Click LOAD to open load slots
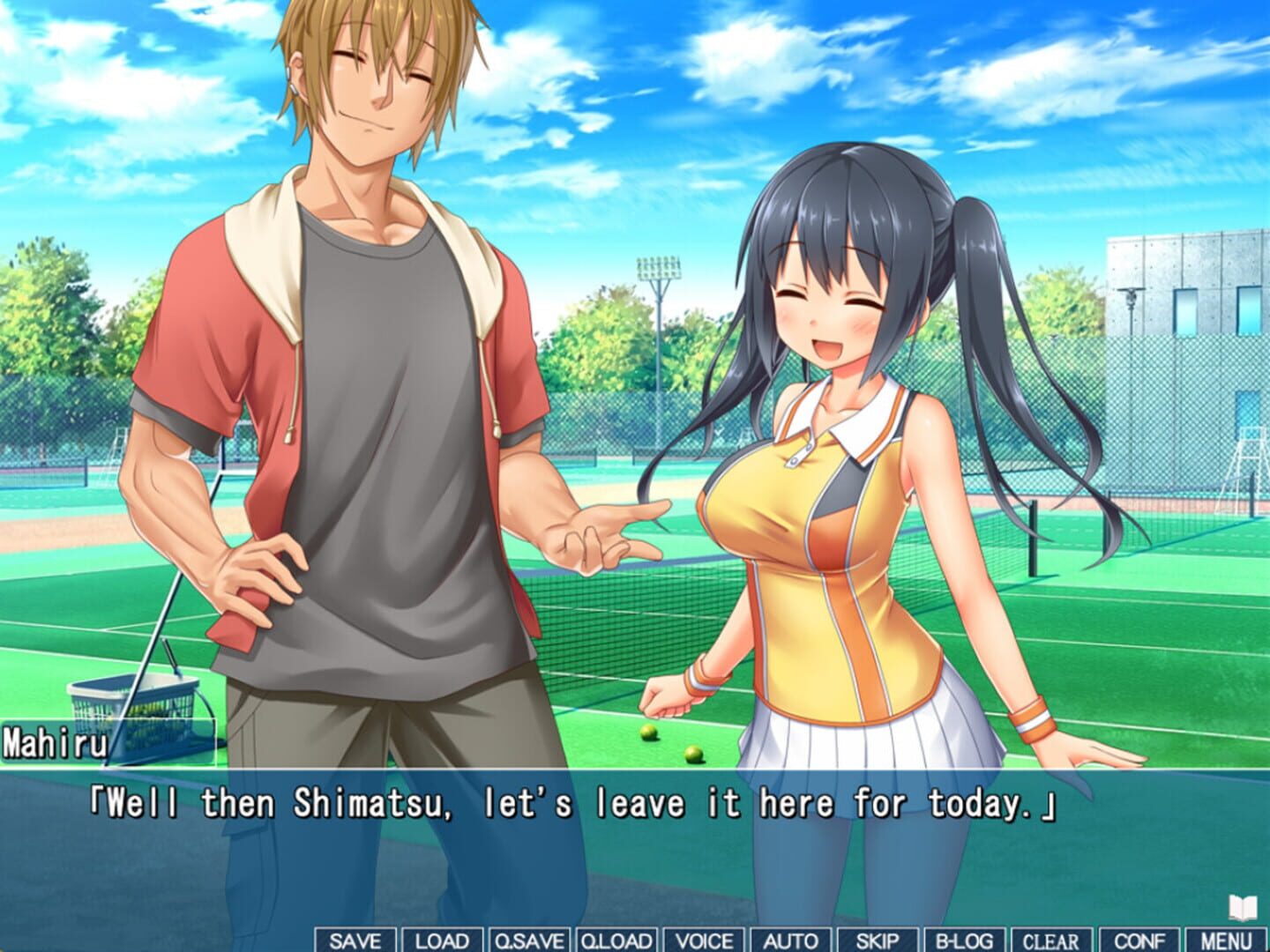Viewport: 1270px width, 952px height. tap(440, 941)
